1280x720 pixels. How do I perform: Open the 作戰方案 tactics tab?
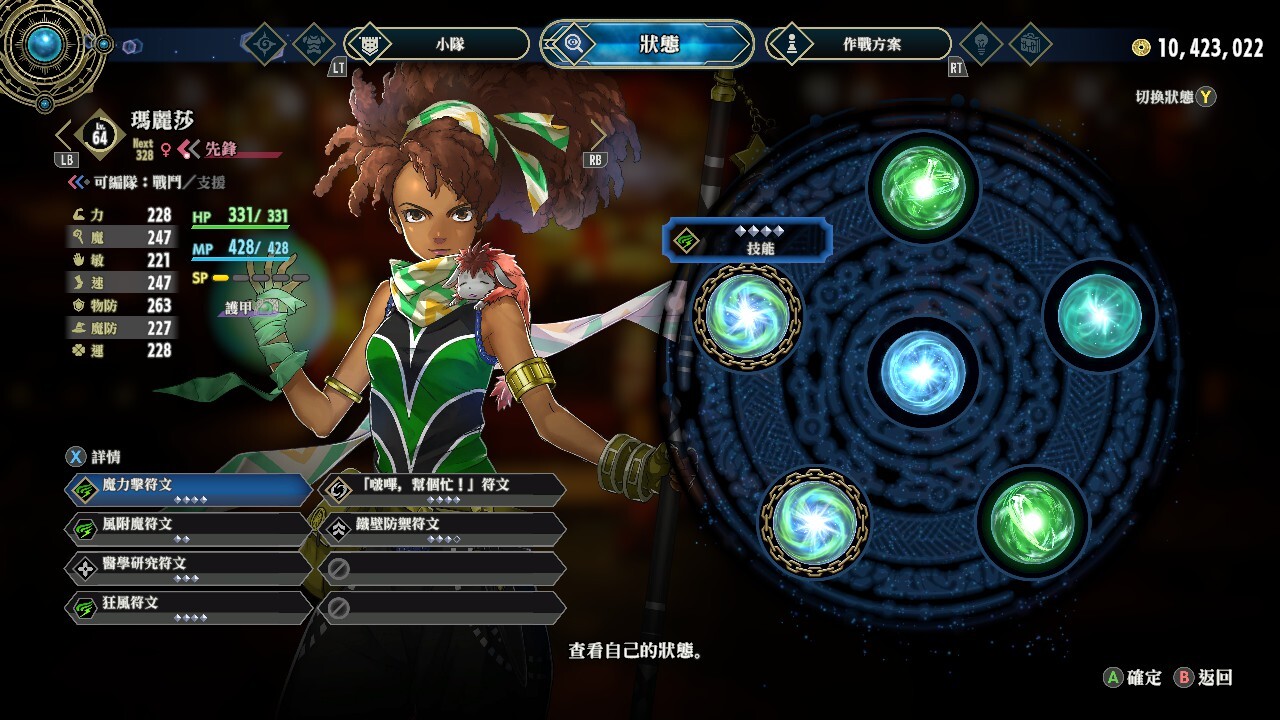tap(858, 44)
